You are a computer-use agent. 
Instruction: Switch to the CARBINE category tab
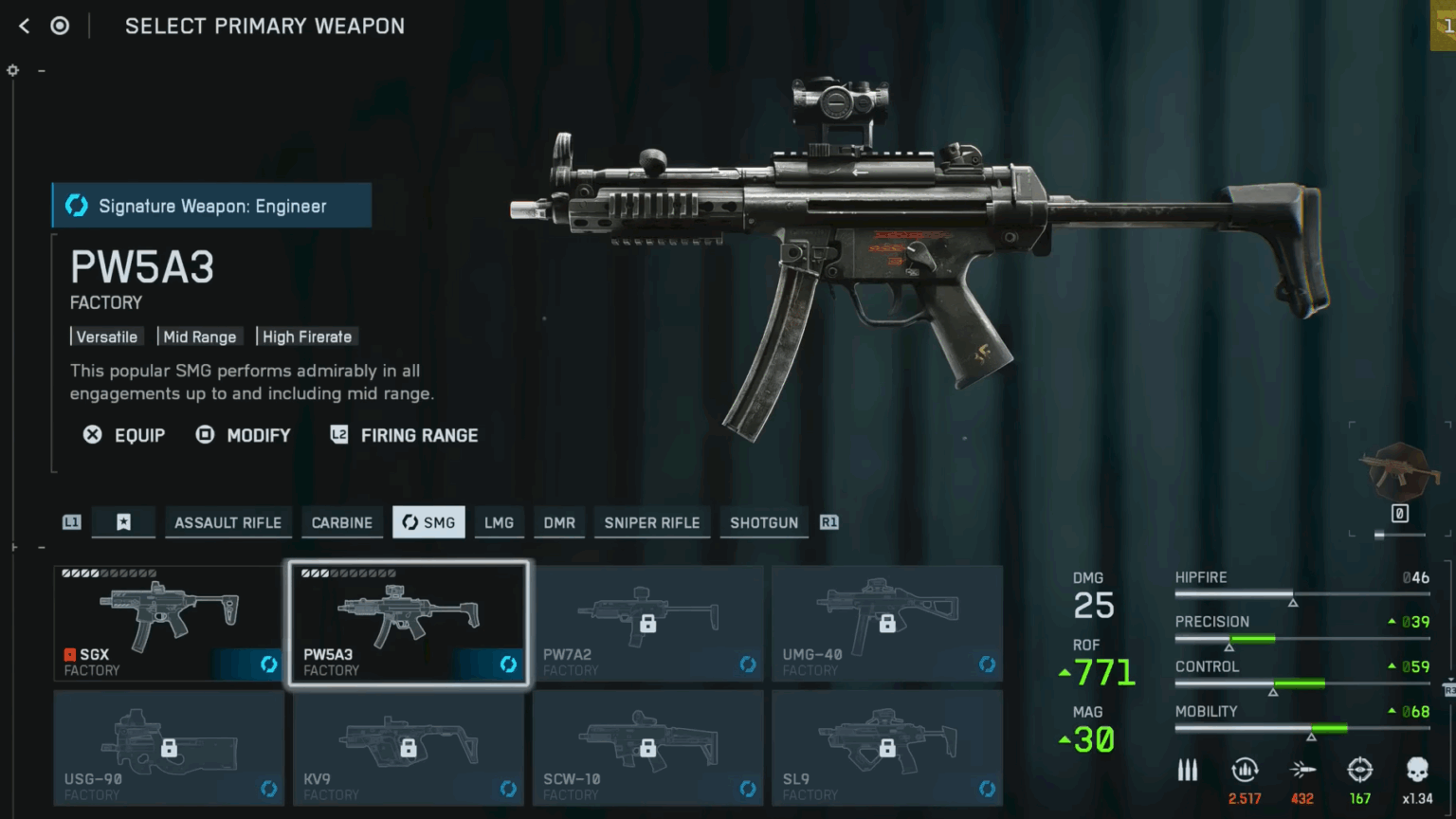[341, 522]
